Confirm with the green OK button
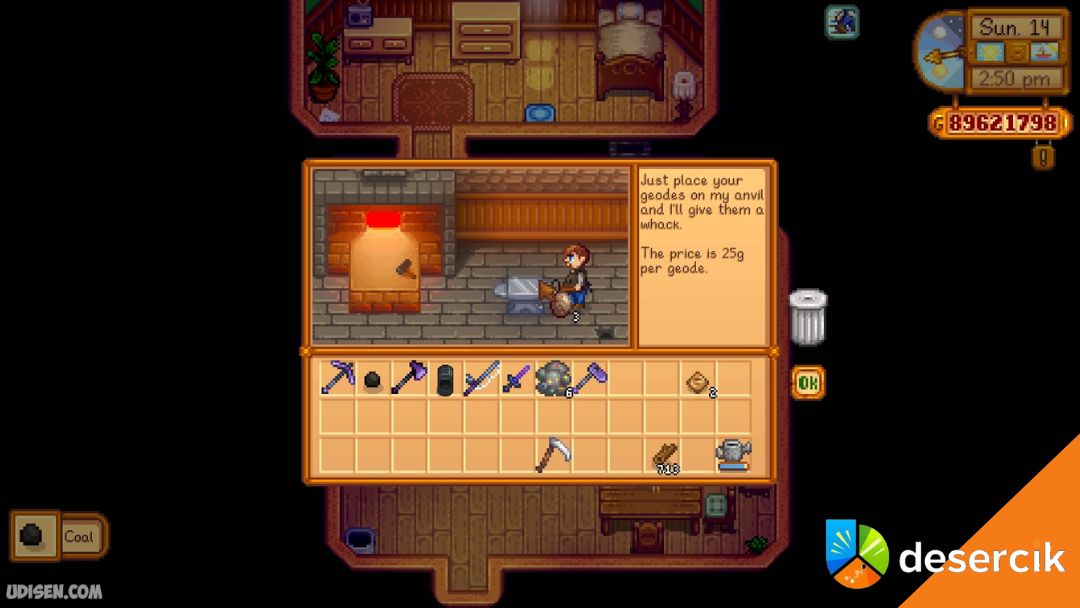Screen dimensions: 1080x608 [808, 382]
